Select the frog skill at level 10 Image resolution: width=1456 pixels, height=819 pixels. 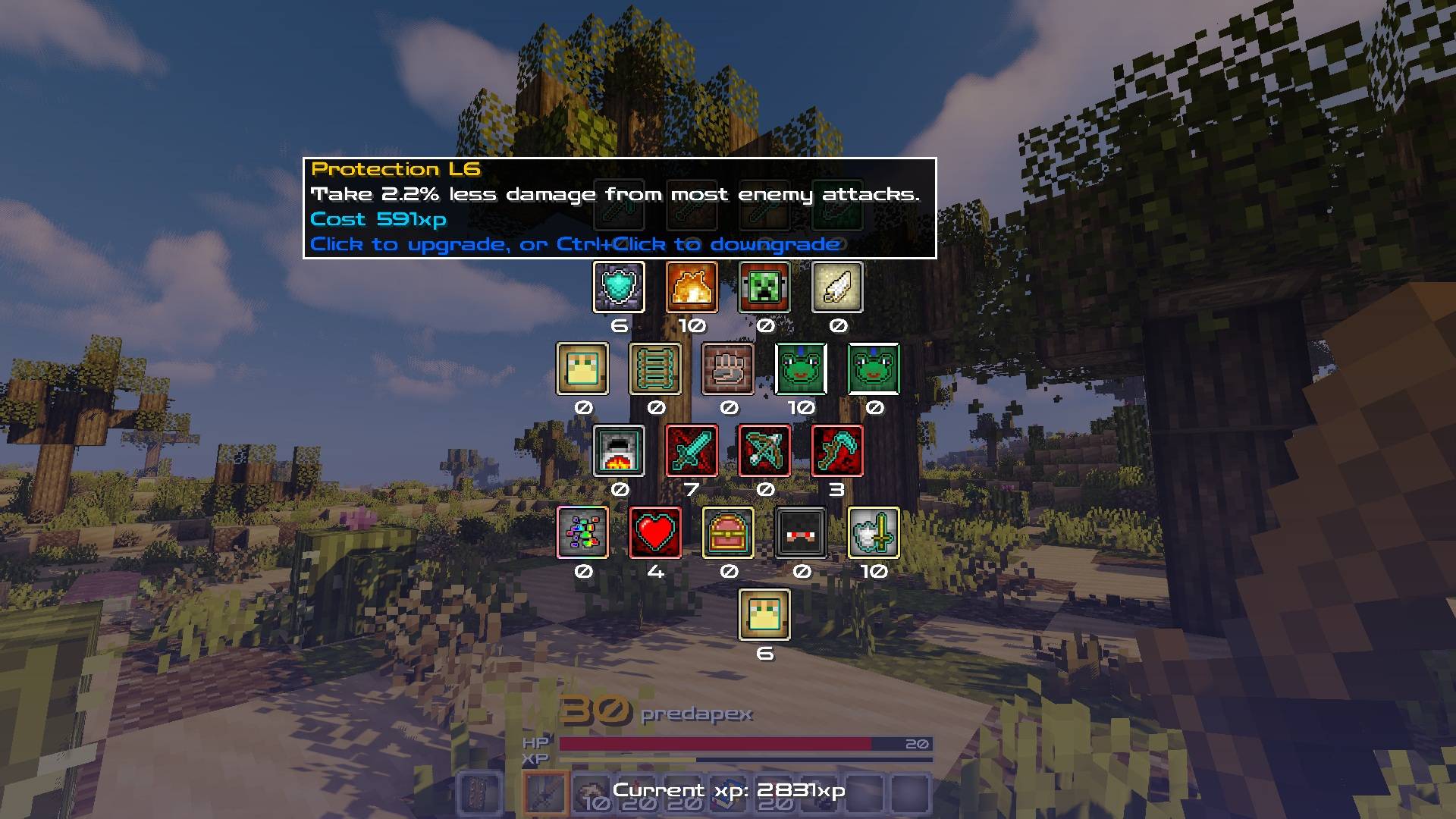[x=801, y=369]
